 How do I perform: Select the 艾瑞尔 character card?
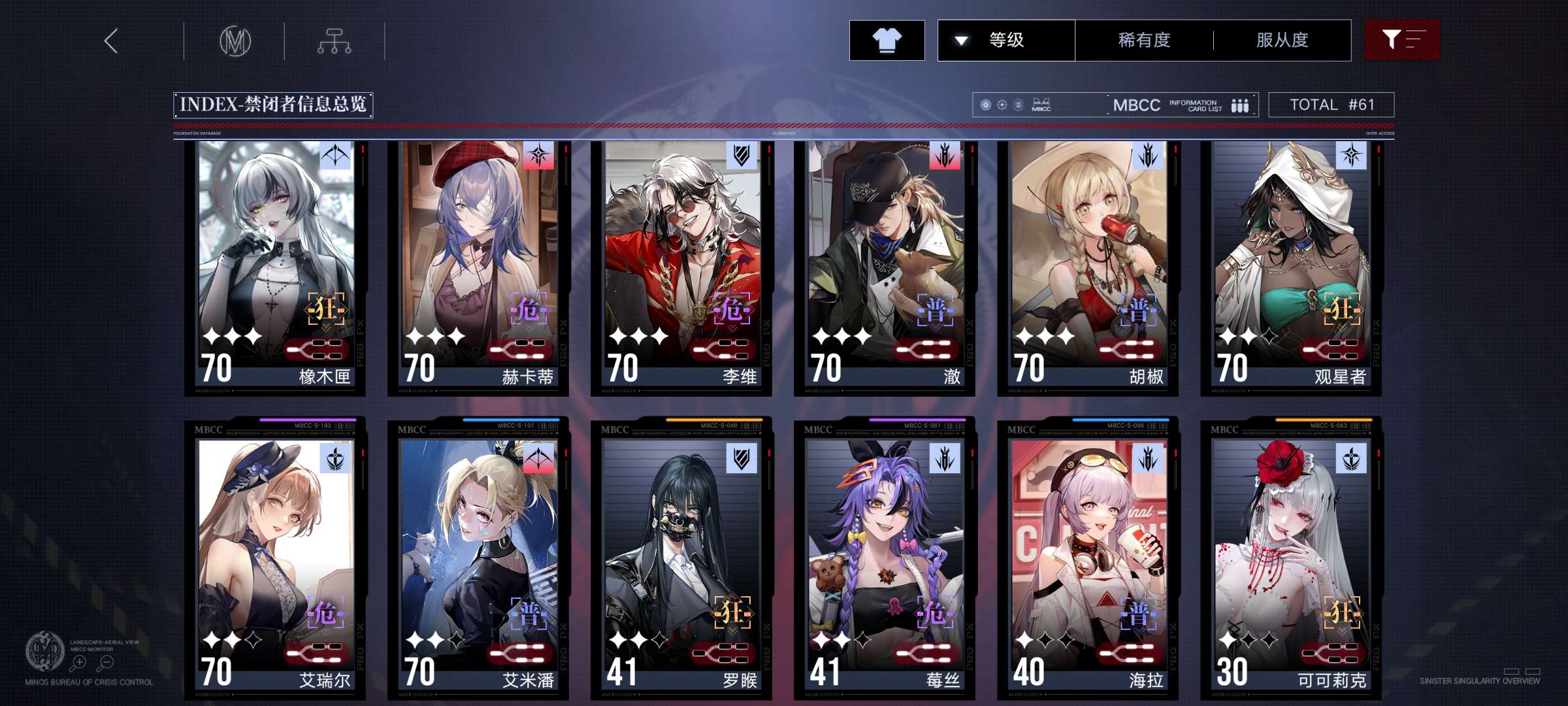pyautogui.click(x=276, y=562)
